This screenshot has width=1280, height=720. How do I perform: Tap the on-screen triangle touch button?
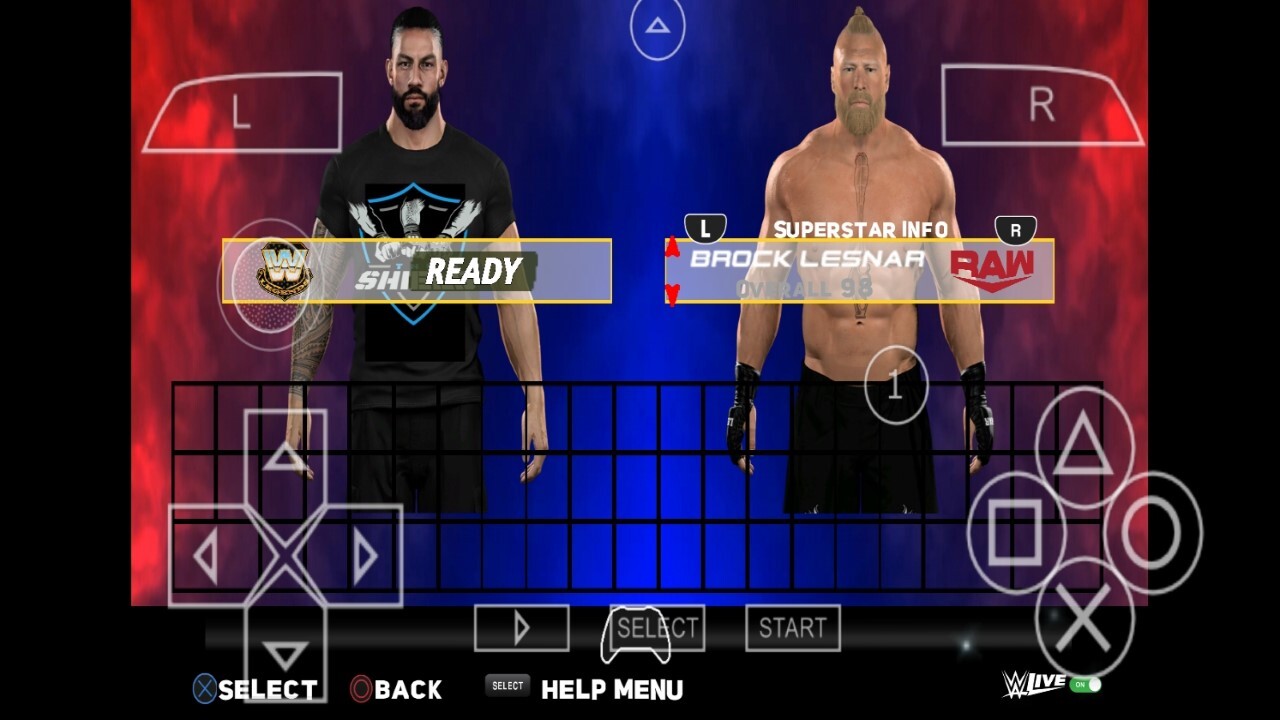tap(1084, 447)
